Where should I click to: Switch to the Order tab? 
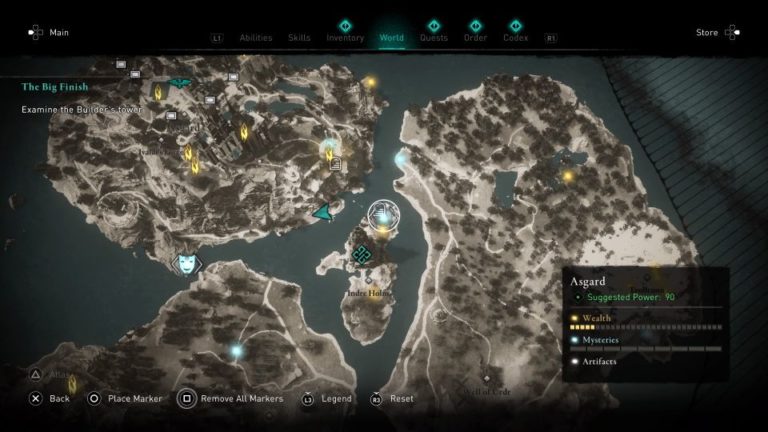click(x=475, y=38)
